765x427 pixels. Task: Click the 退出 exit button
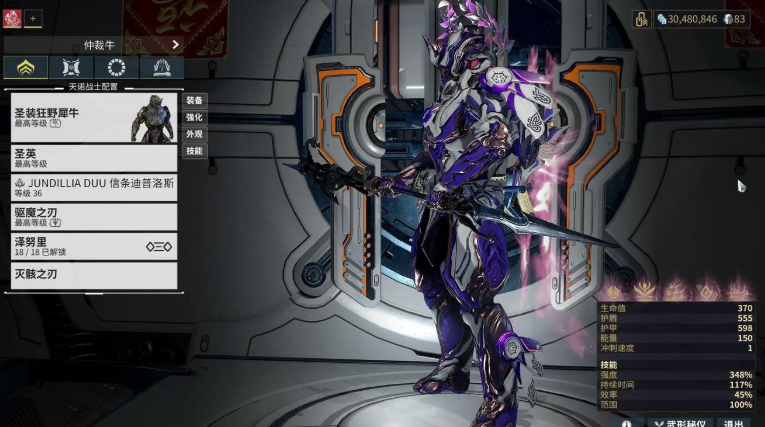coord(734,423)
